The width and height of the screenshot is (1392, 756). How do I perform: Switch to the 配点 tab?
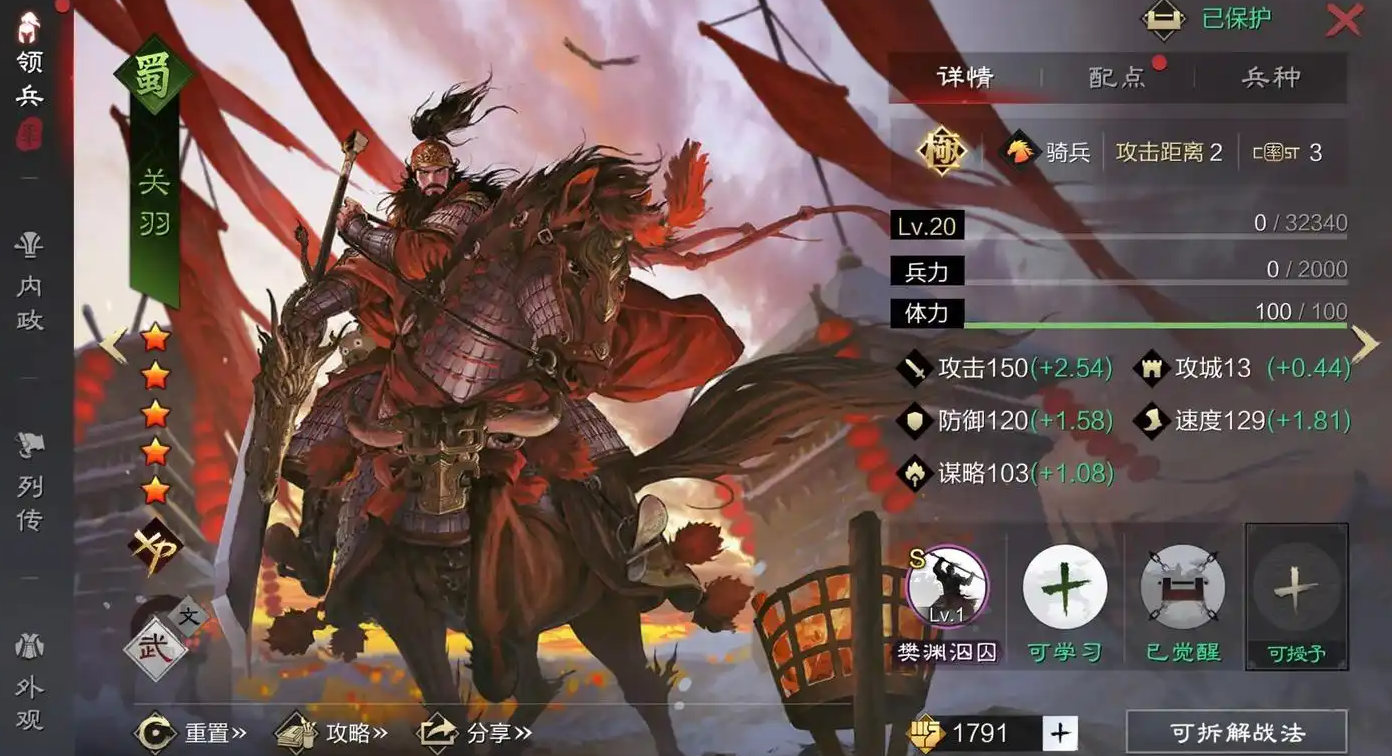point(1117,78)
